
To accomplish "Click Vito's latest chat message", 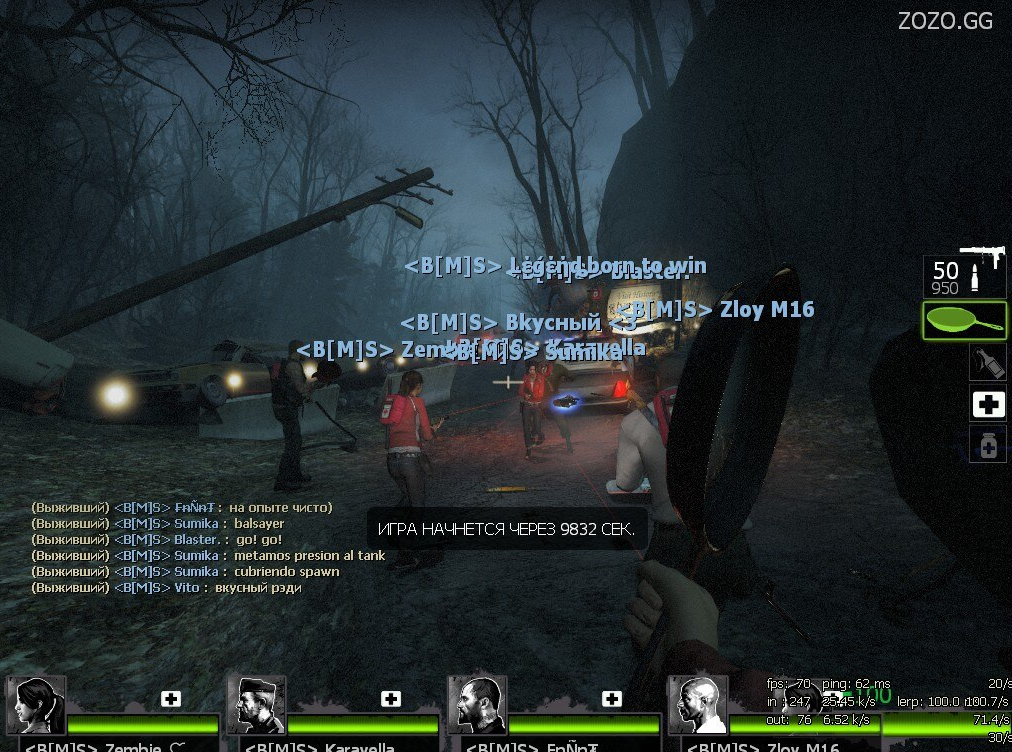I will 167,588.
